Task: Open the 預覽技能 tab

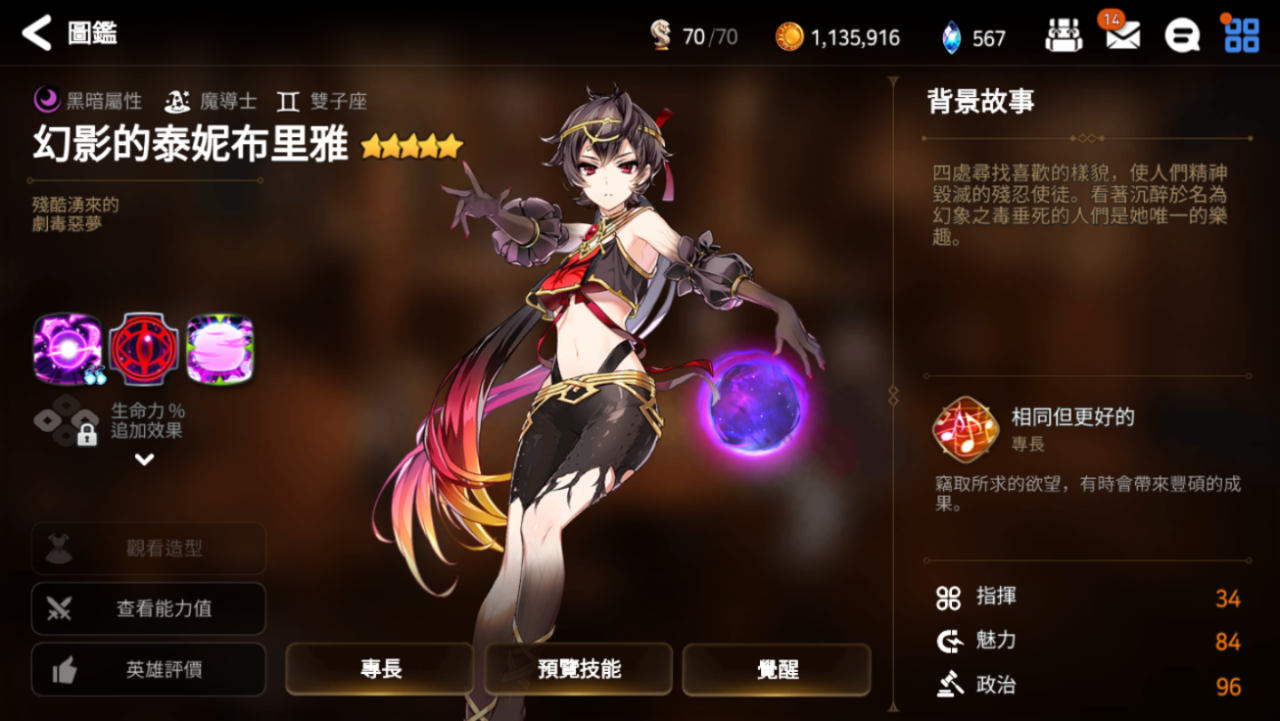Action: click(577, 668)
